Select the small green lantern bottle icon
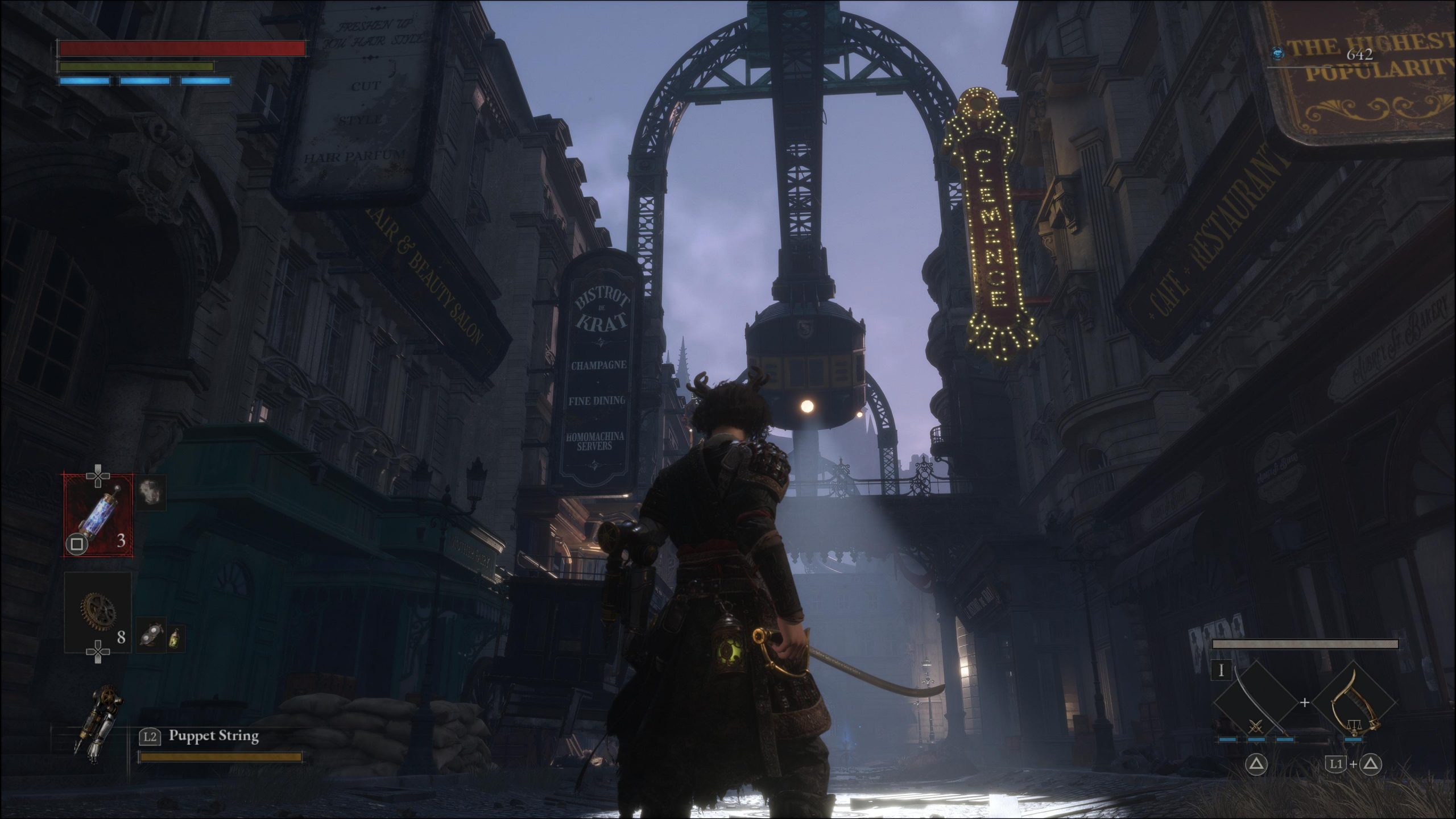The image size is (1456, 819). (x=176, y=637)
